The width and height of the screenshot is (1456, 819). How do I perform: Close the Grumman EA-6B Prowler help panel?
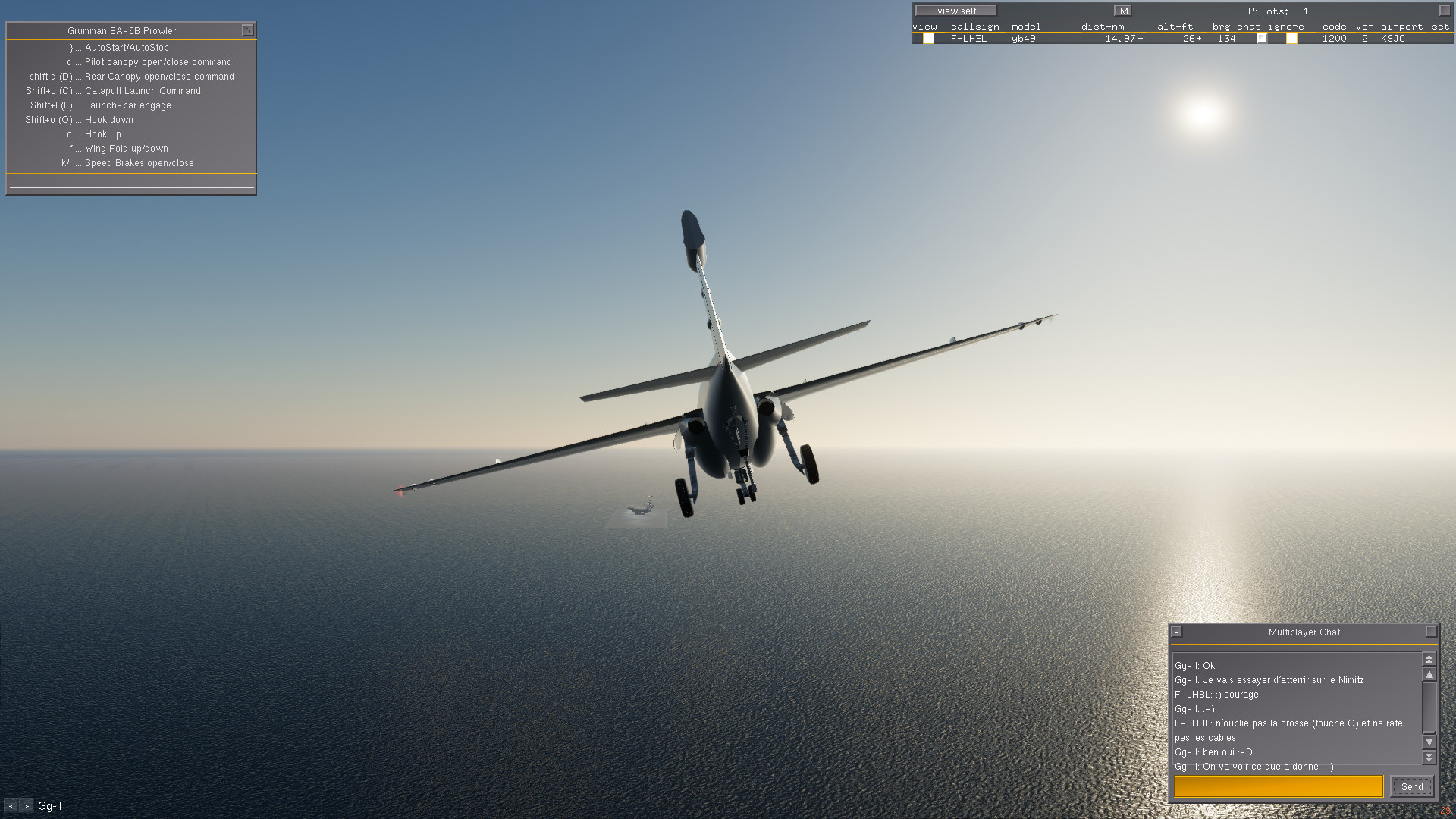247,30
